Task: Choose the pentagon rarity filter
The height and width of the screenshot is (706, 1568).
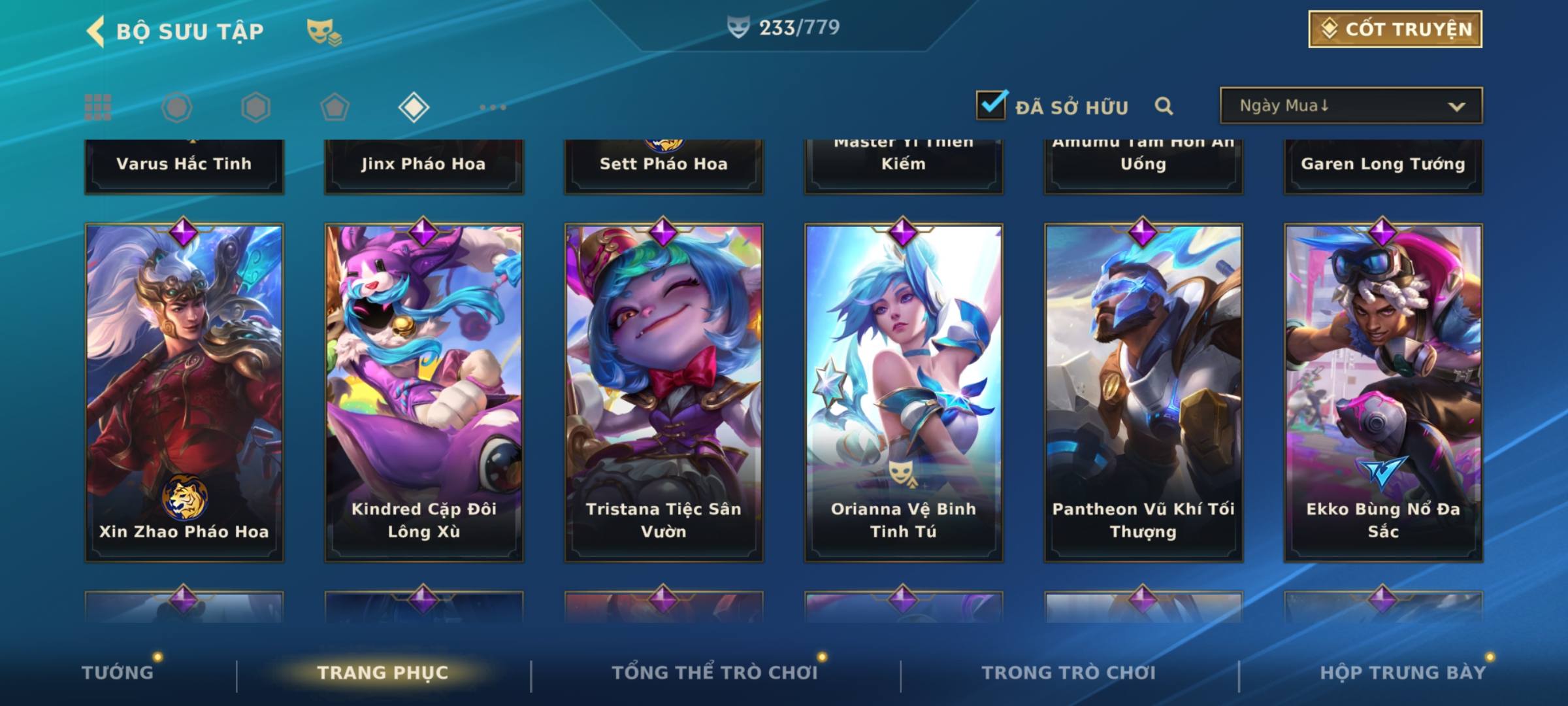Action: (335, 107)
